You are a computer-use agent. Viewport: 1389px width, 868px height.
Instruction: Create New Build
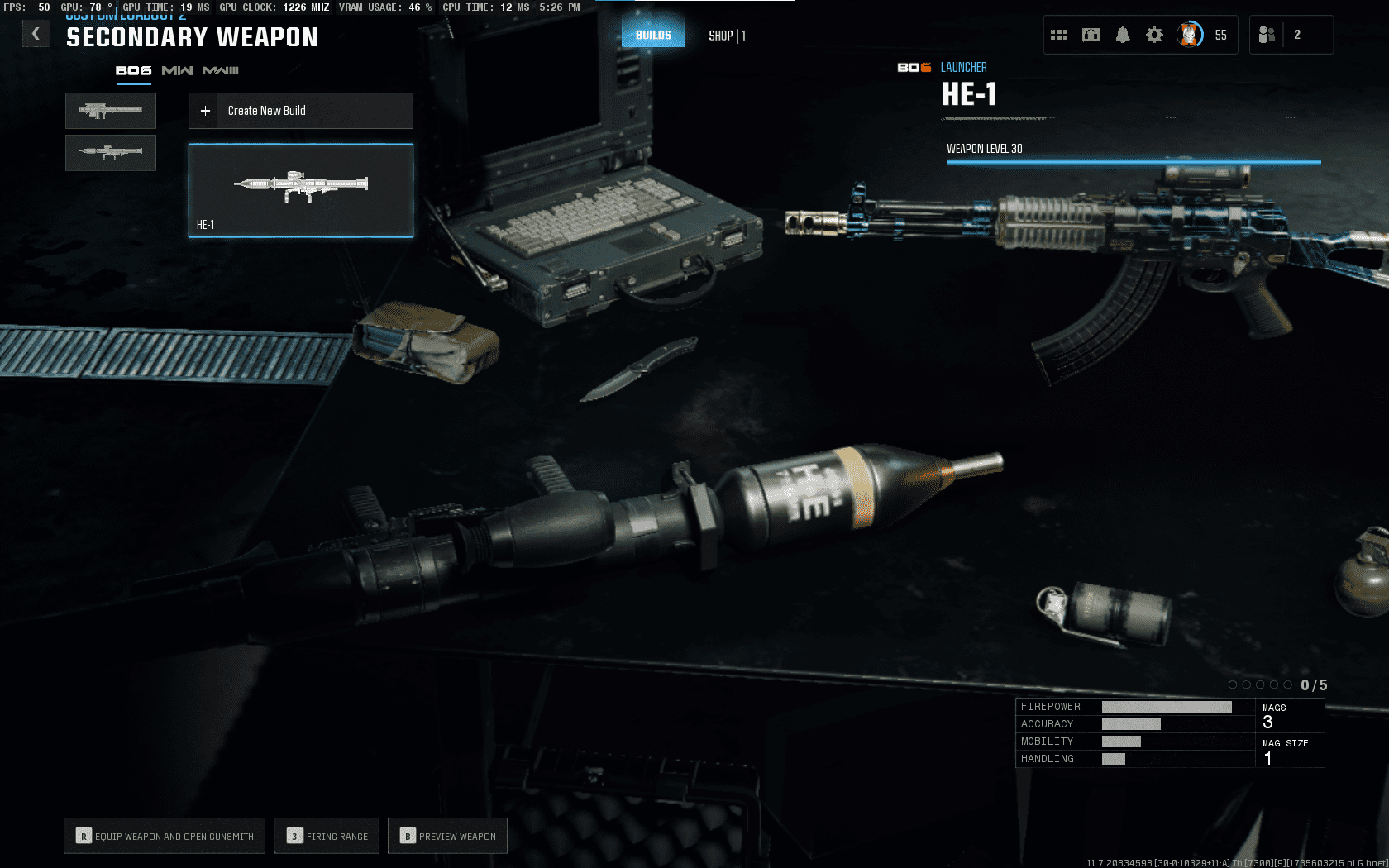(x=301, y=111)
